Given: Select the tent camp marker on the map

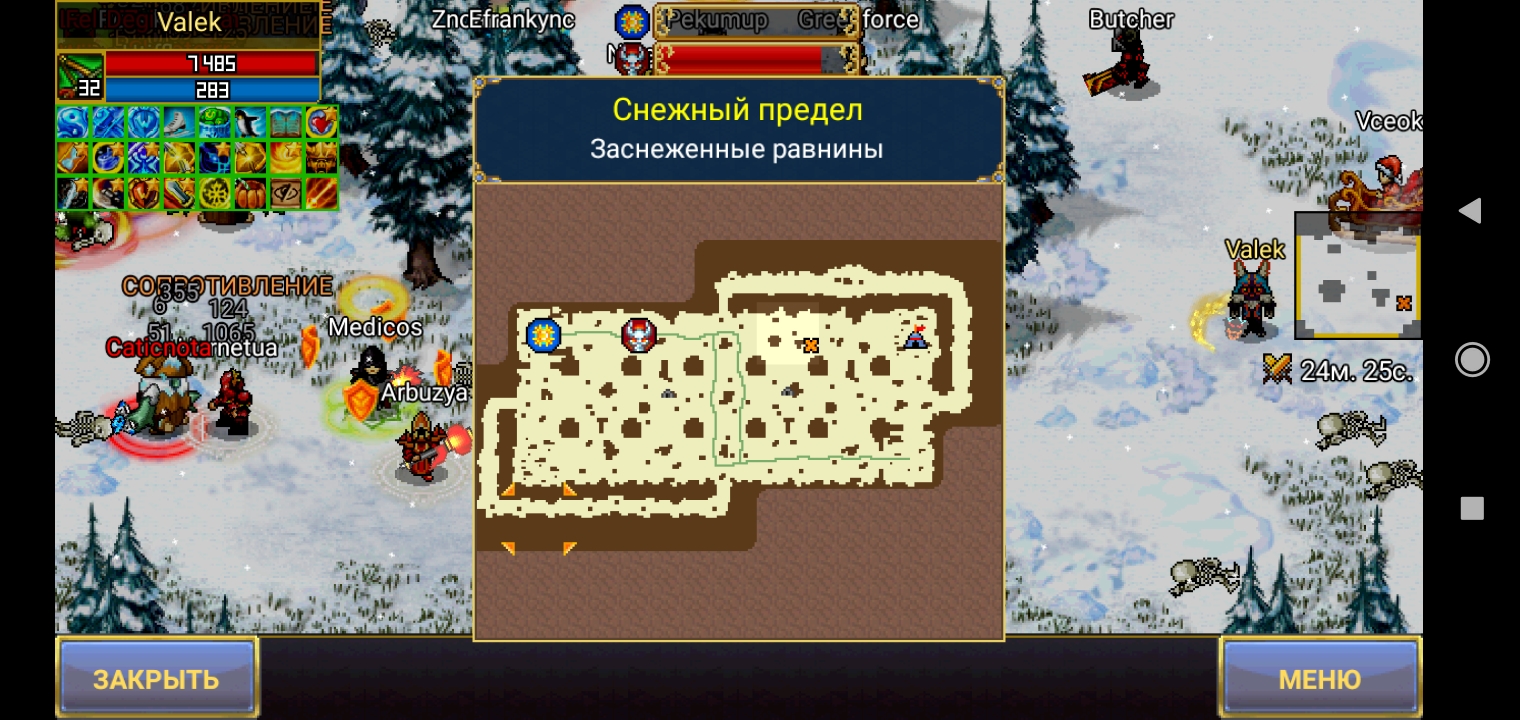Looking at the screenshot, I should [x=915, y=338].
